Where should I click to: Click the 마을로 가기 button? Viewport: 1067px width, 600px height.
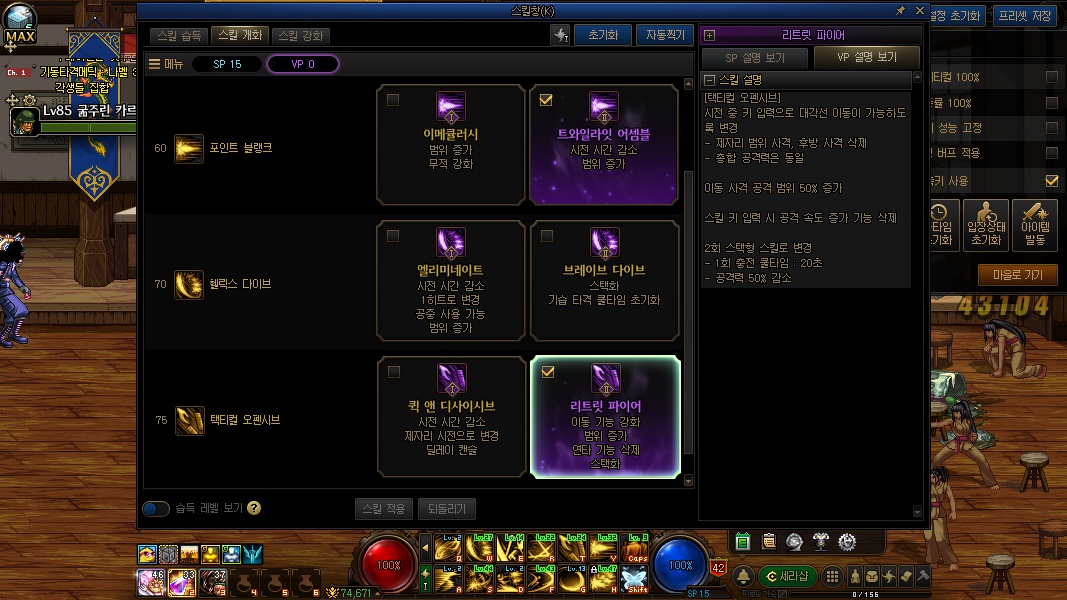click(x=1017, y=274)
